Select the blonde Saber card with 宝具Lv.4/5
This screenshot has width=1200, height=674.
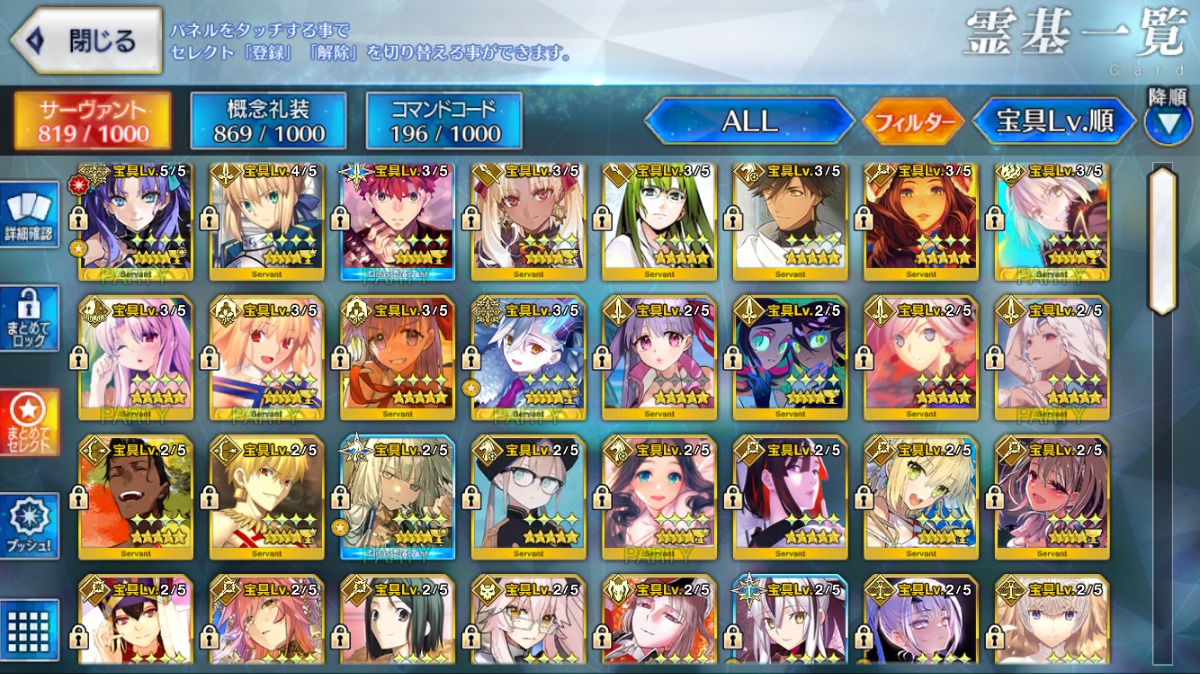pos(267,222)
